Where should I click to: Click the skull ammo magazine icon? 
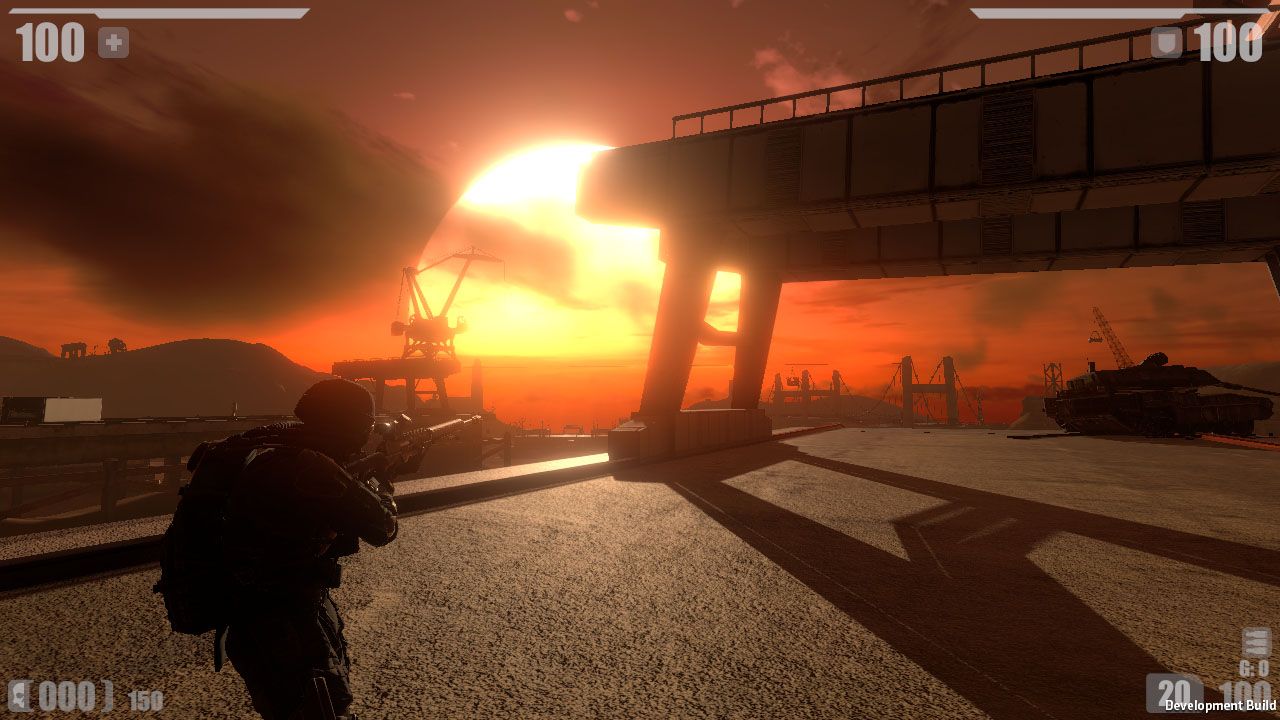pyautogui.click(x=18, y=695)
